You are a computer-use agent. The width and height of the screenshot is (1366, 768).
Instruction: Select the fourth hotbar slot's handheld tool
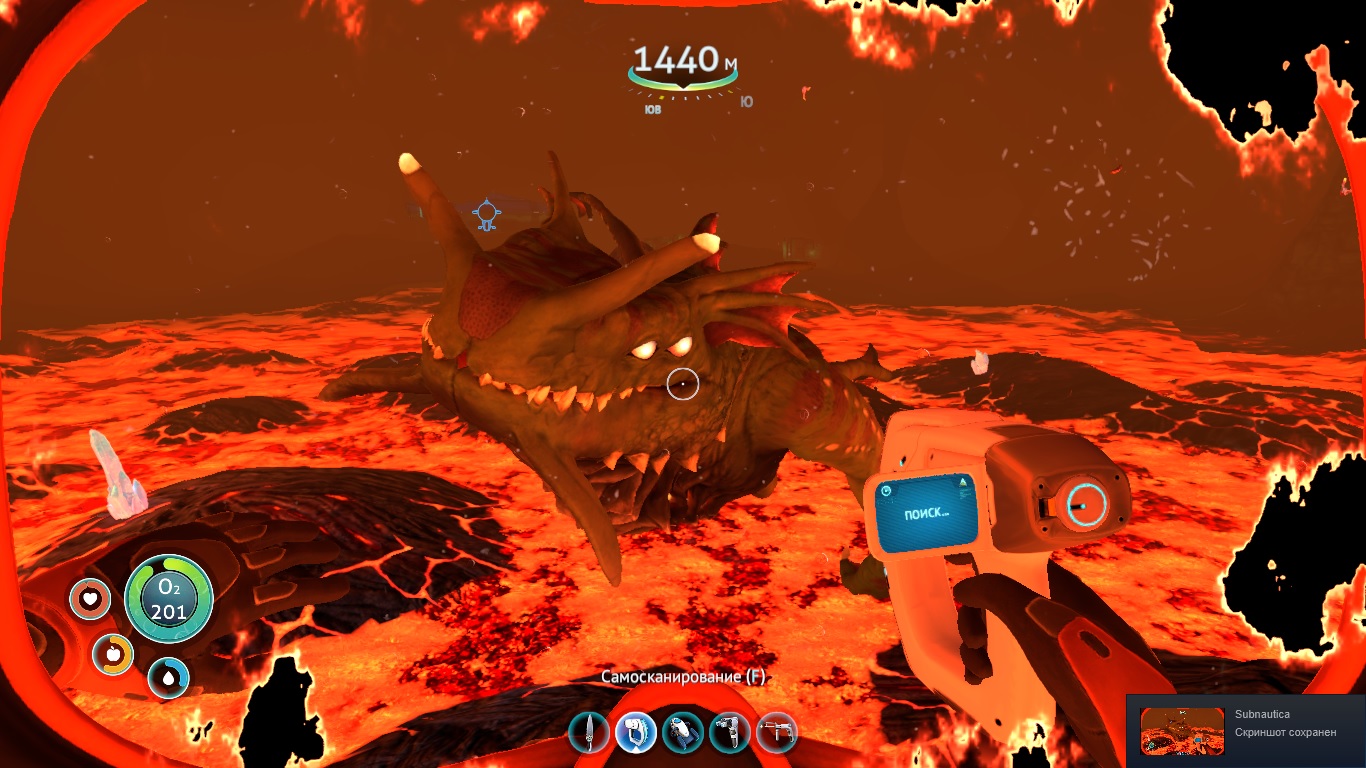730,733
